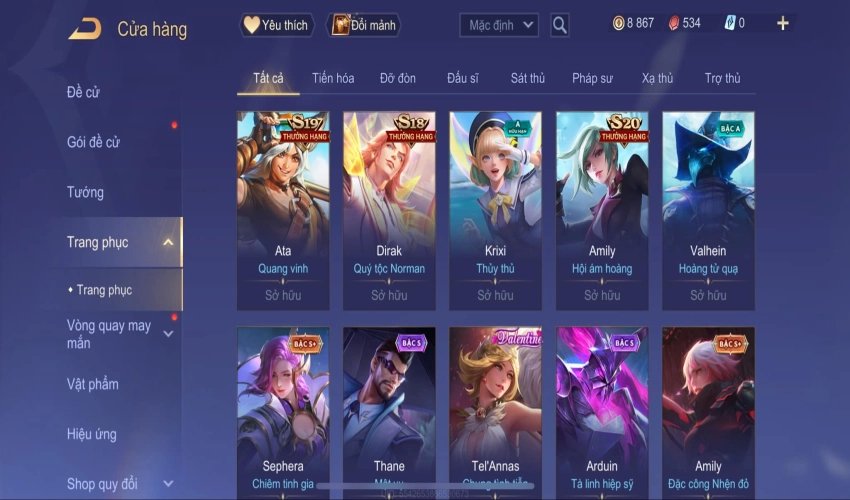Viewport: 850px width, 500px height.
Task: Open the Đổi mảnh exchange
Action: (362, 25)
